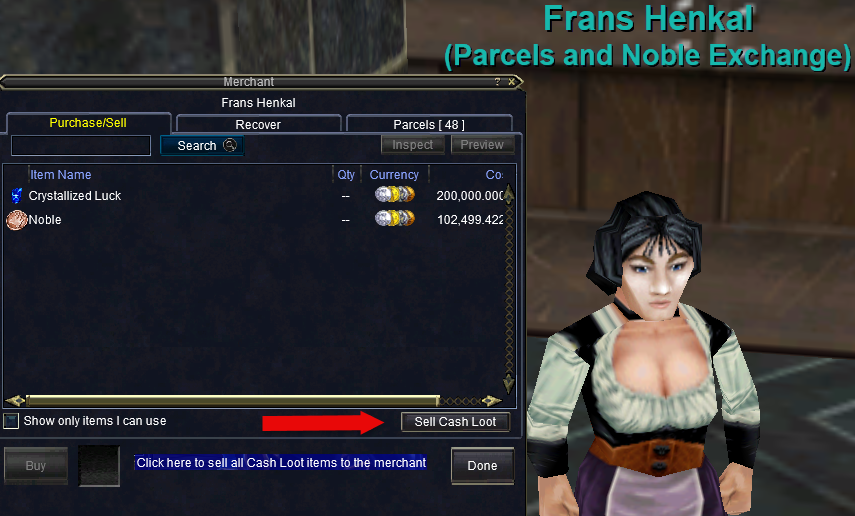This screenshot has width=855, height=516.
Task: Click the Inspect button
Action: 413,145
